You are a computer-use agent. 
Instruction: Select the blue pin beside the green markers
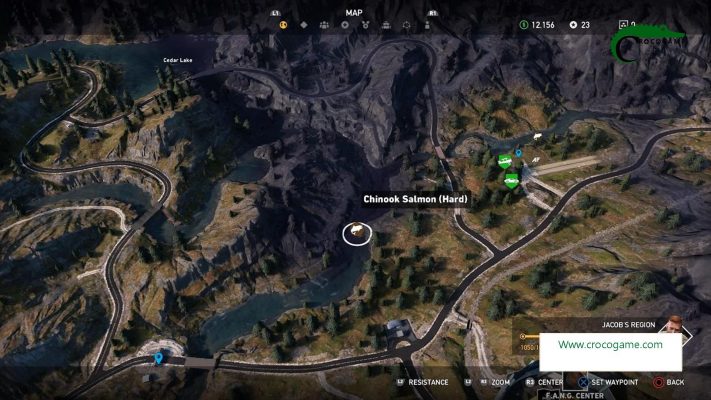(x=519, y=154)
